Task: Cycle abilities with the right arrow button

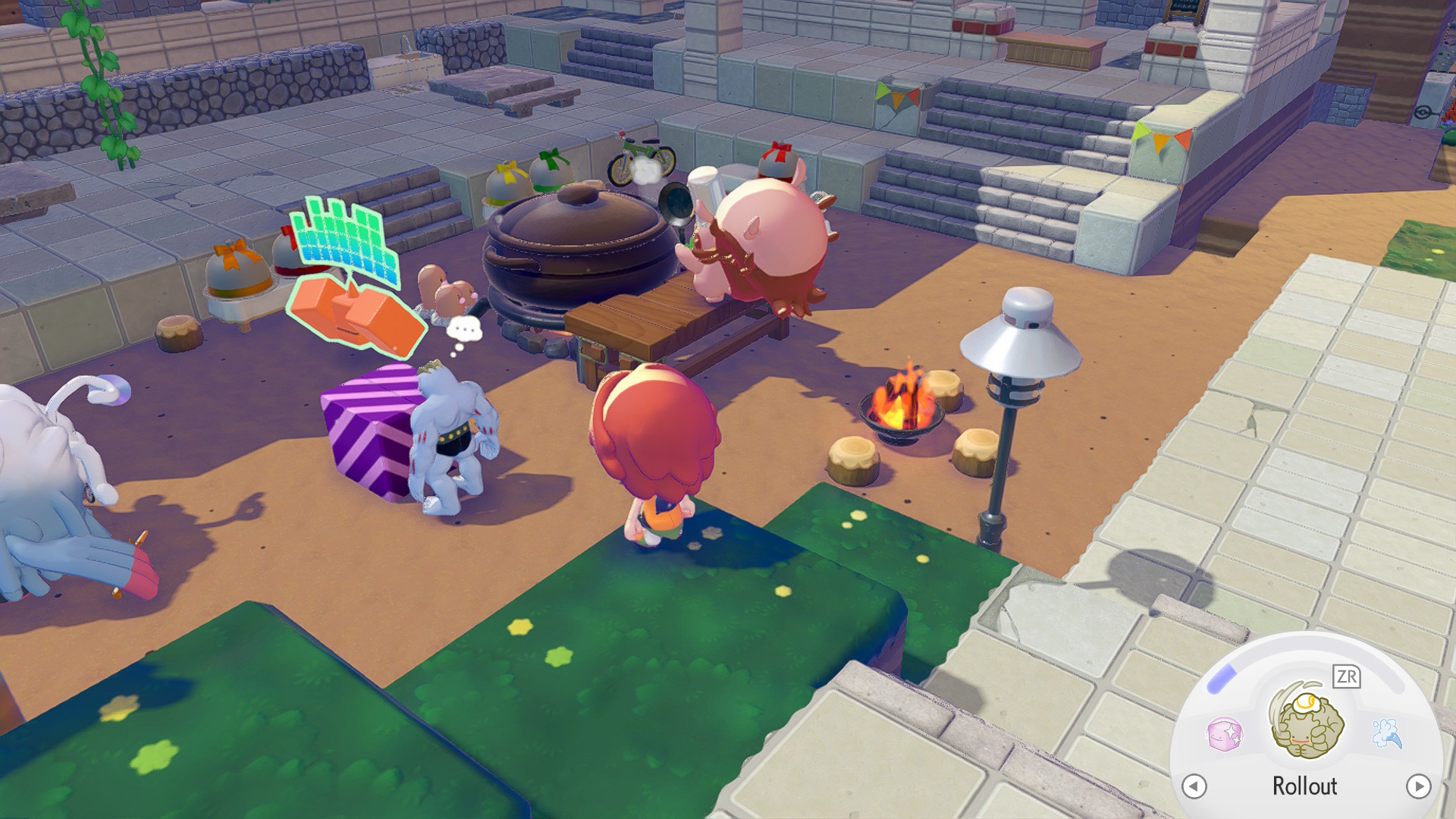Action: click(x=1418, y=786)
